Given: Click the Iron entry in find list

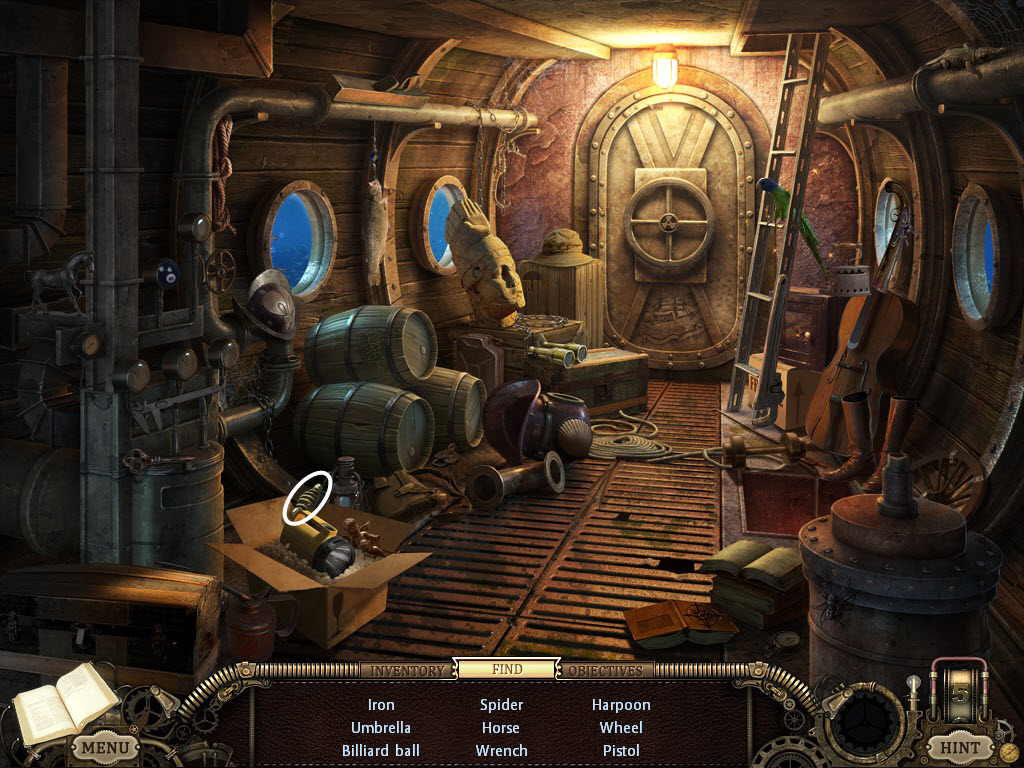Looking at the screenshot, I should click(x=381, y=705).
